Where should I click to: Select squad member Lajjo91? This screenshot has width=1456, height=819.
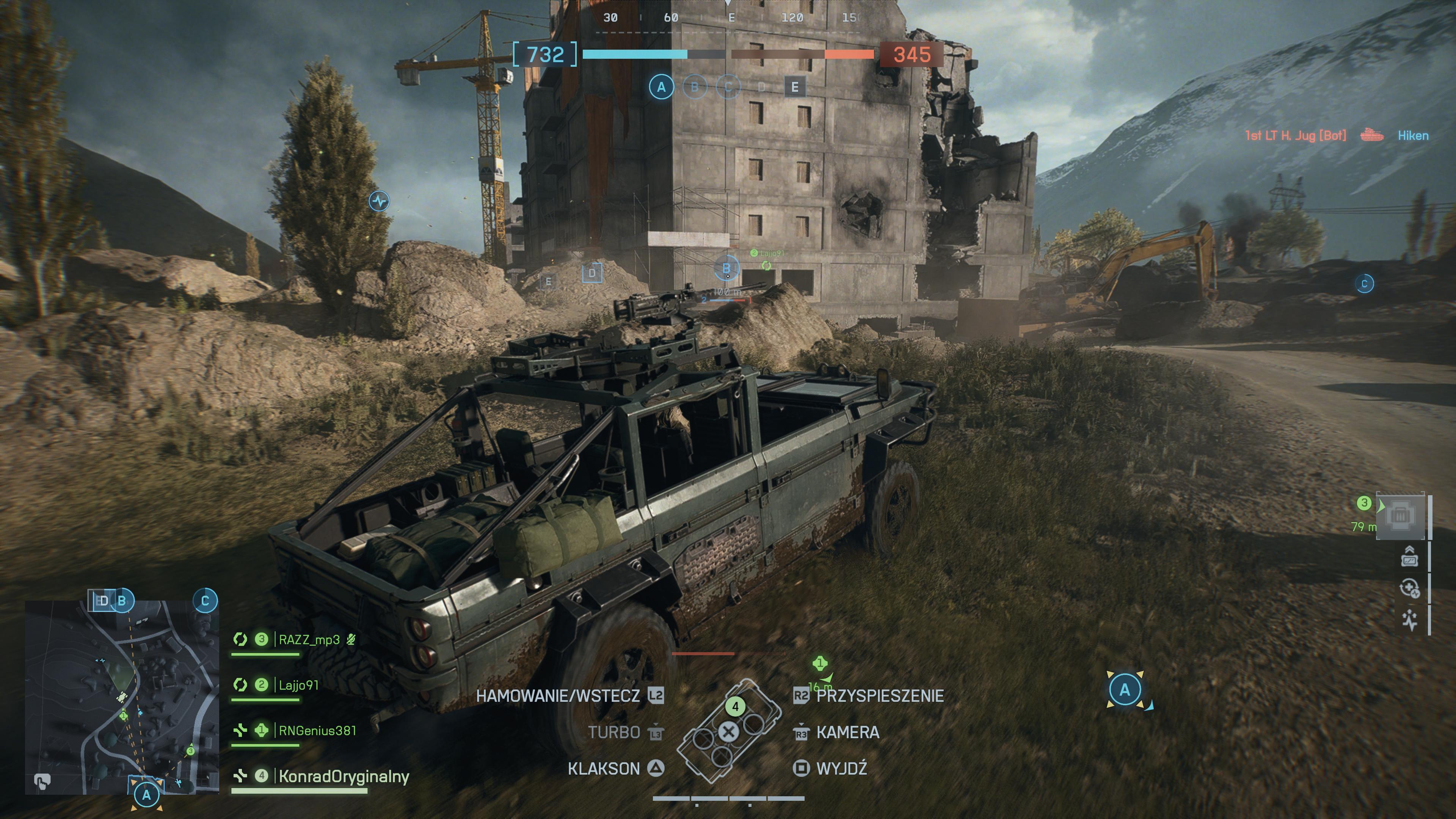pyautogui.click(x=298, y=685)
